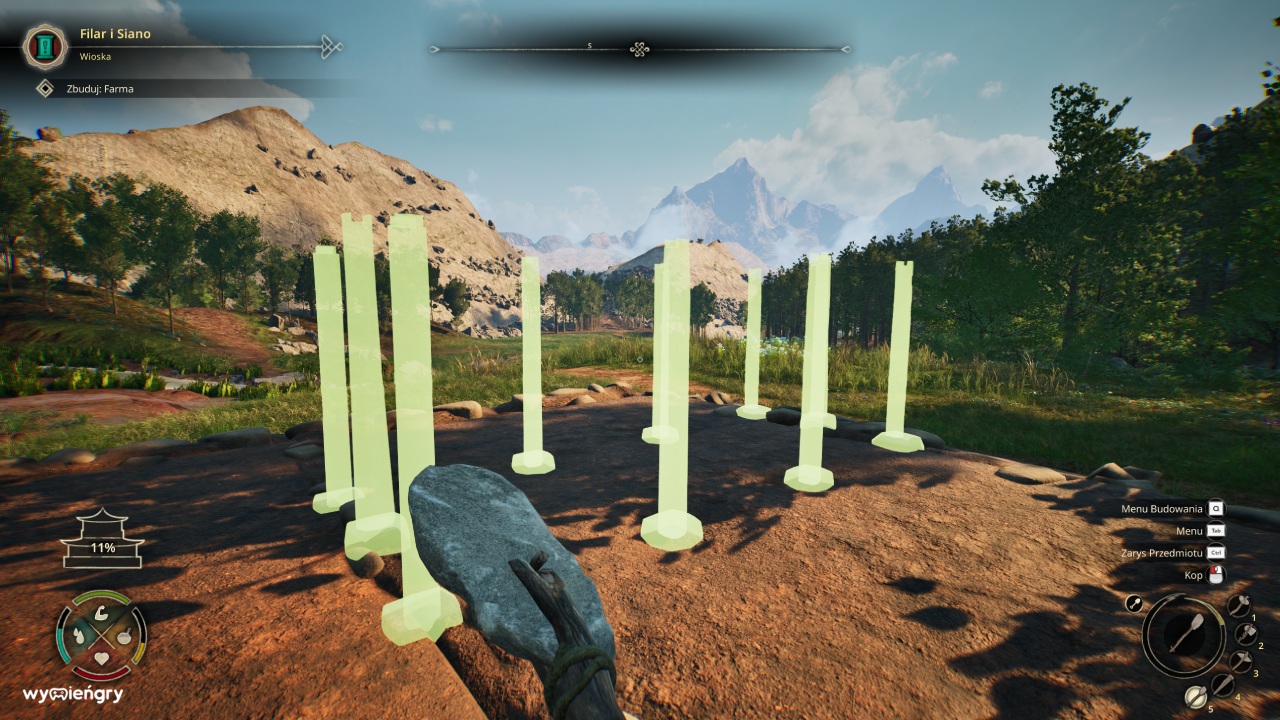Click the compass bar center marker
The image size is (1280, 720).
click(x=639, y=49)
